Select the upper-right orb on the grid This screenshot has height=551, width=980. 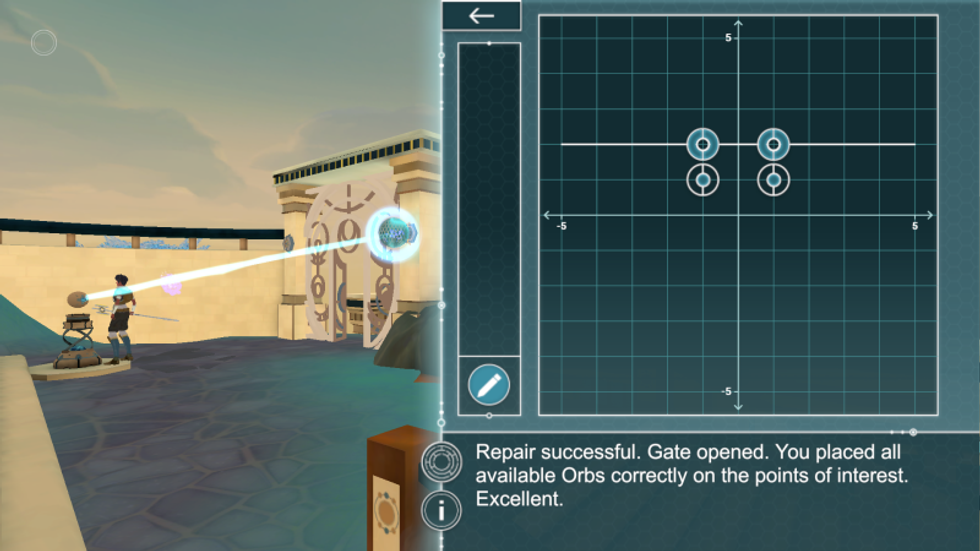click(x=773, y=145)
